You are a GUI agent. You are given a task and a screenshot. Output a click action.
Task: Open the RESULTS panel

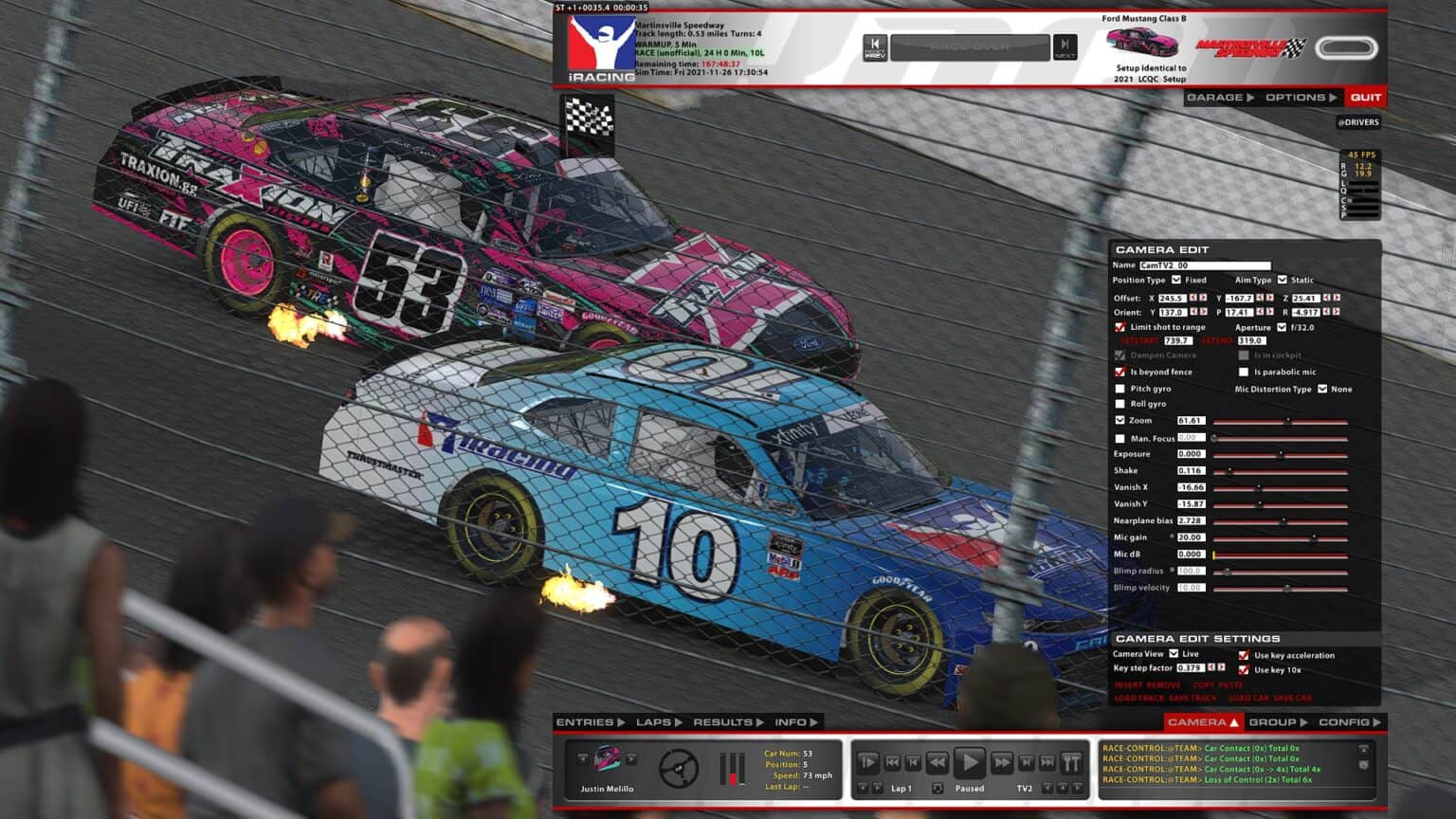[x=722, y=721]
